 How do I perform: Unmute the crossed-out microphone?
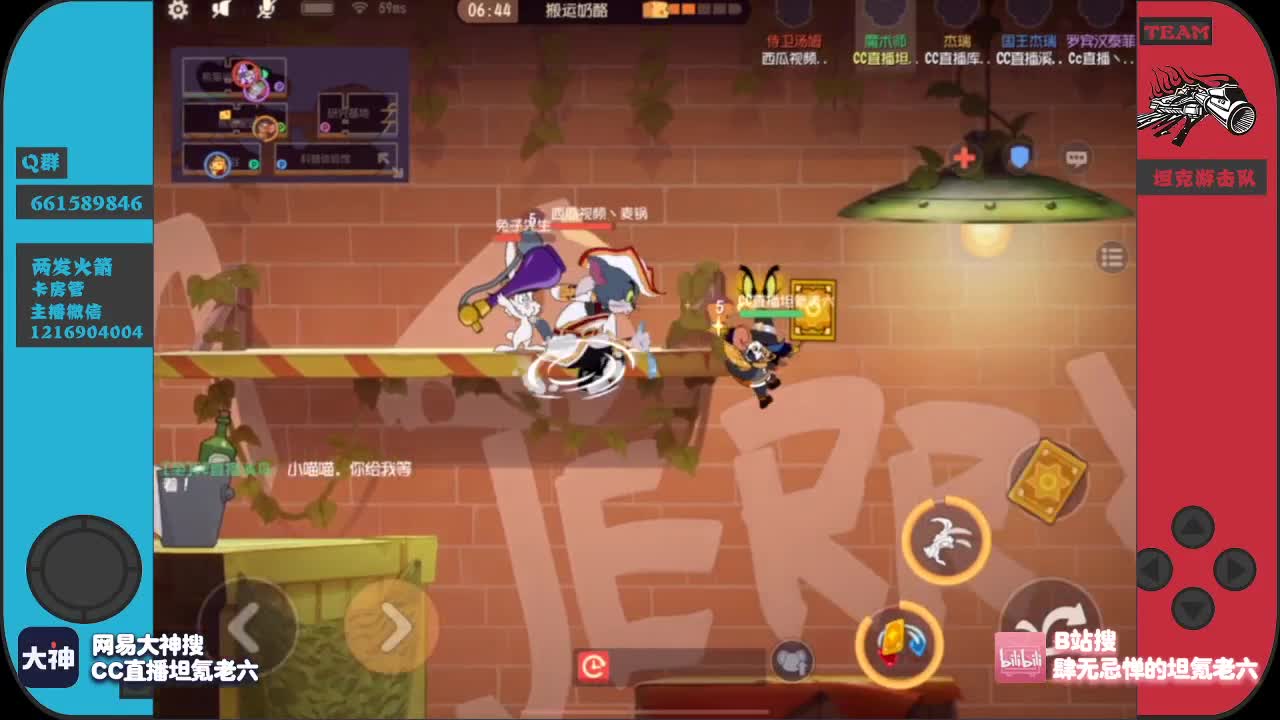[x=266, y=12]
